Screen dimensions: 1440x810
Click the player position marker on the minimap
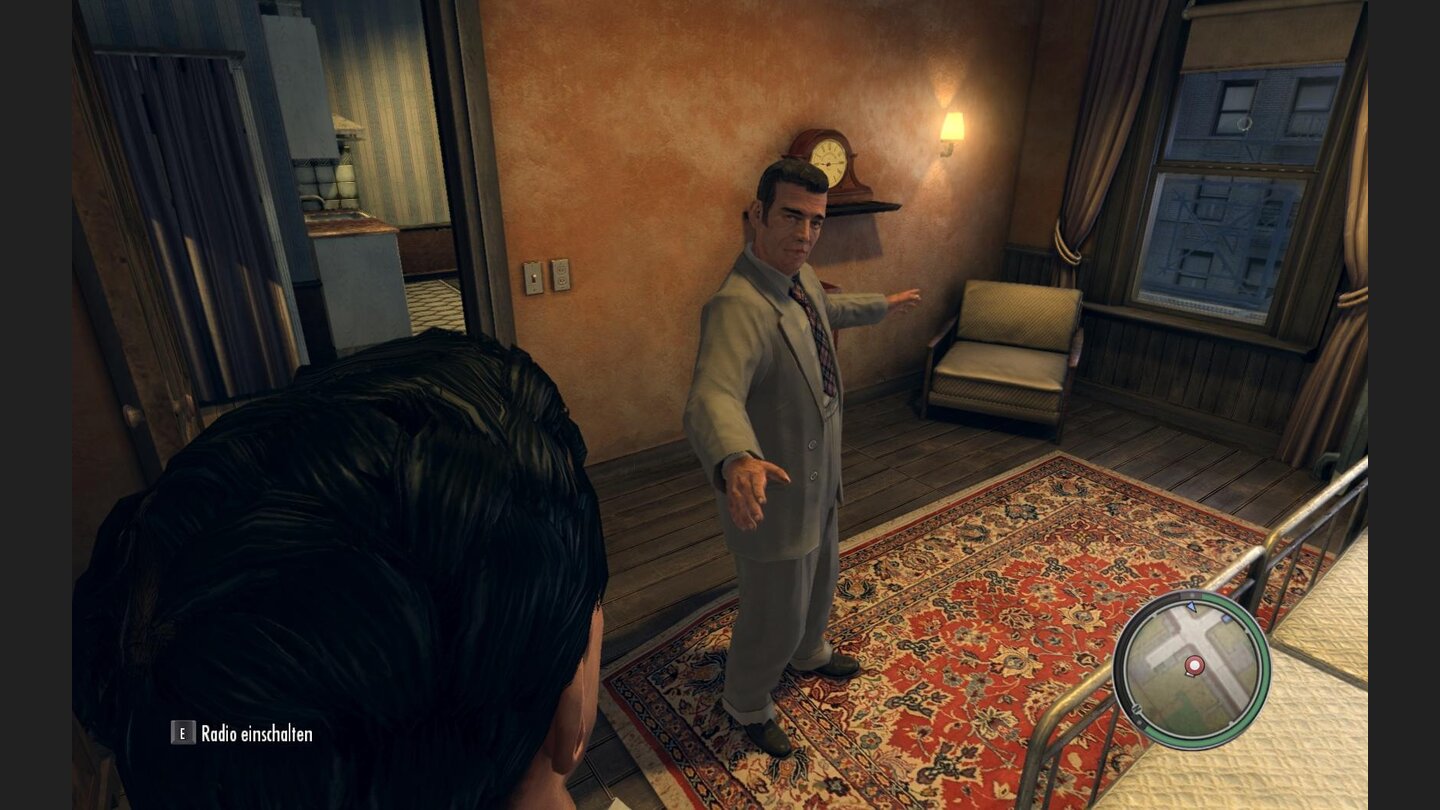point(1194,664)
